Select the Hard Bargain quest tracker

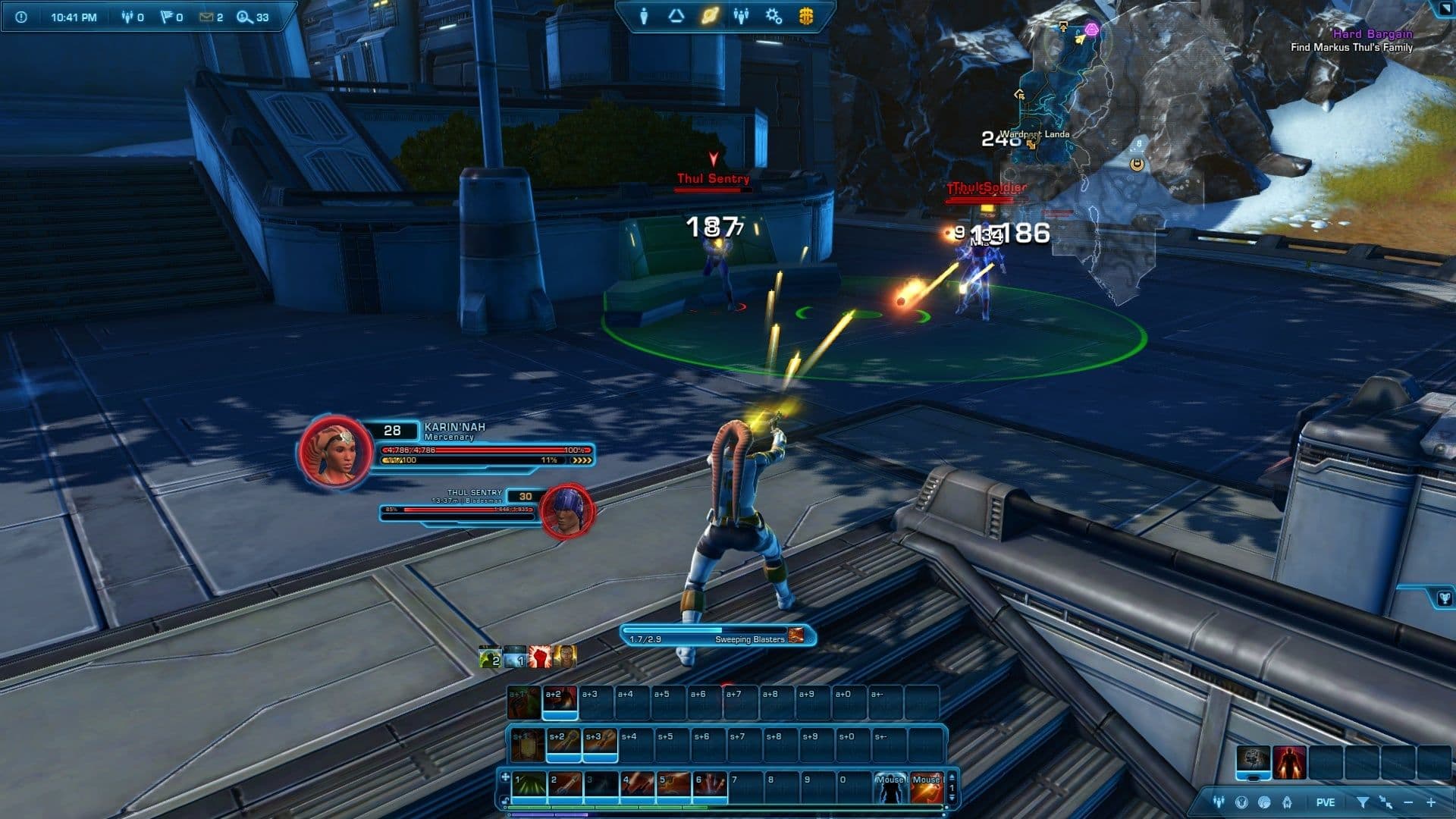coord(1373,33)
